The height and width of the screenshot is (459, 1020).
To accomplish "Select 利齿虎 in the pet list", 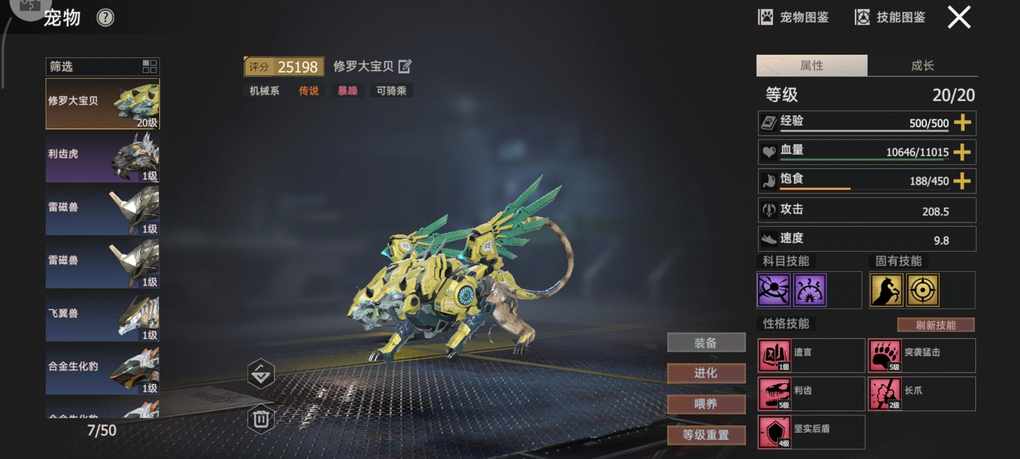I will click(x=102, y=157).
